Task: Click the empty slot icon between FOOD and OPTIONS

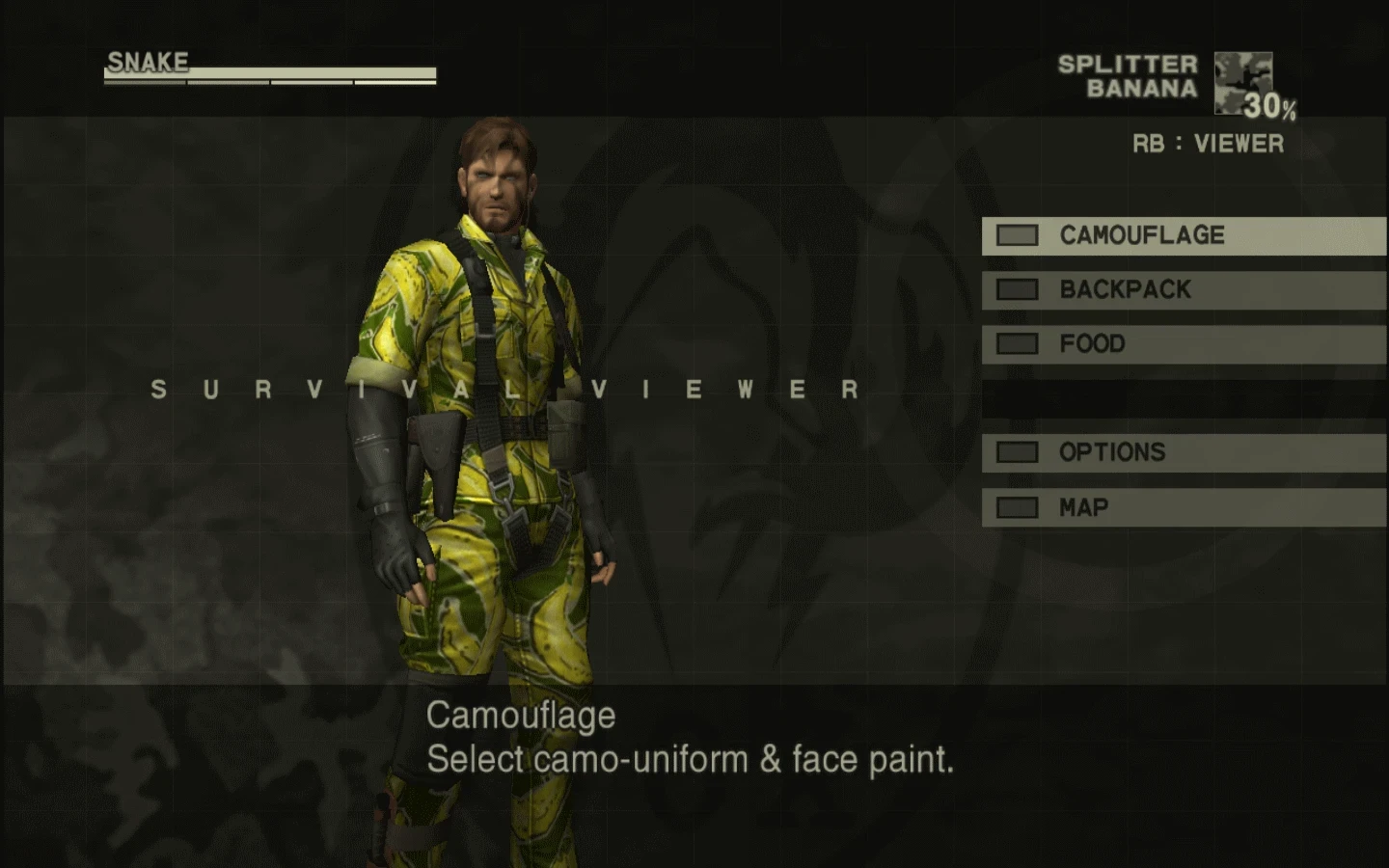Action: point(1016,397)
